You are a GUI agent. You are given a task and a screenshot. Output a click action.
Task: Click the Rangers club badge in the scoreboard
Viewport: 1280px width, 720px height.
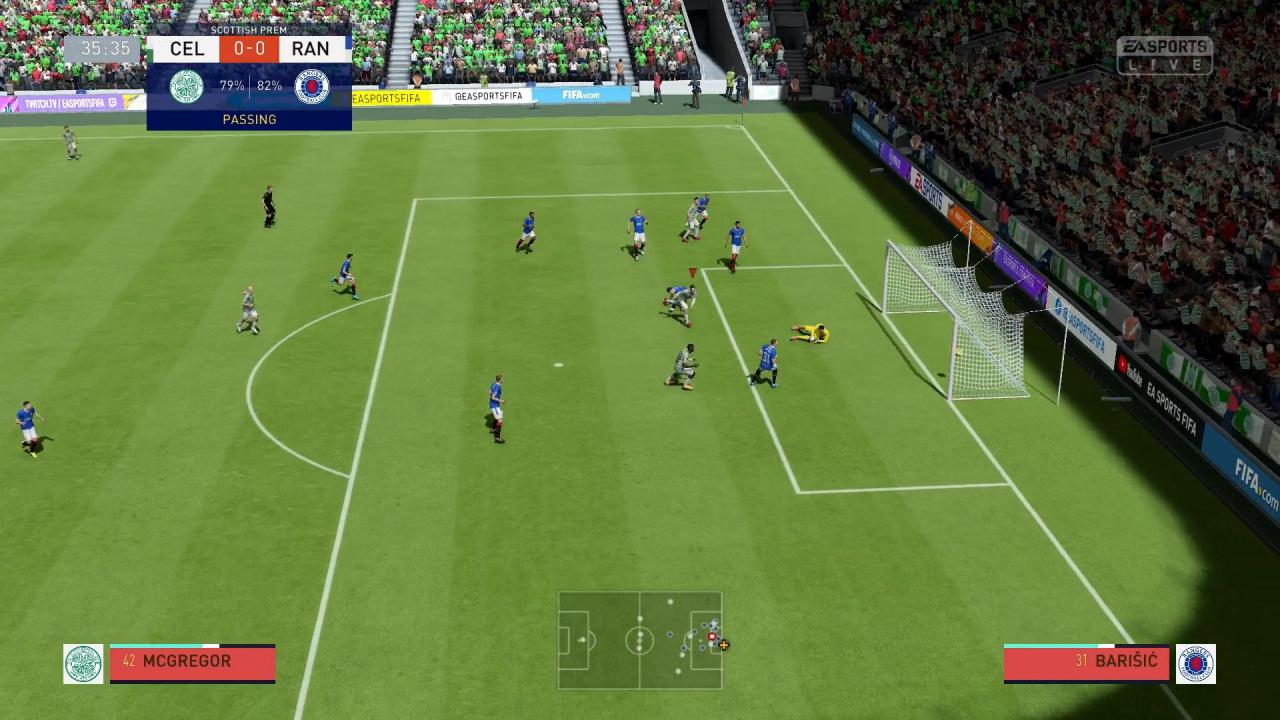point(312,84)
